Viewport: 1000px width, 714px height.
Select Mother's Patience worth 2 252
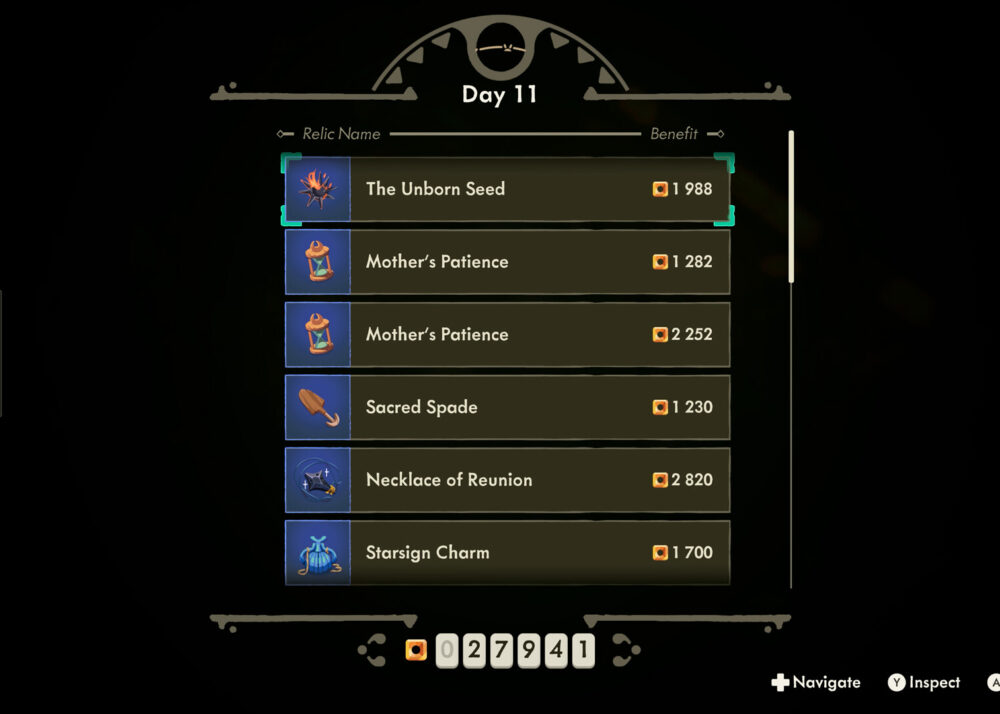pyautogui.click(x=507, y=335)
